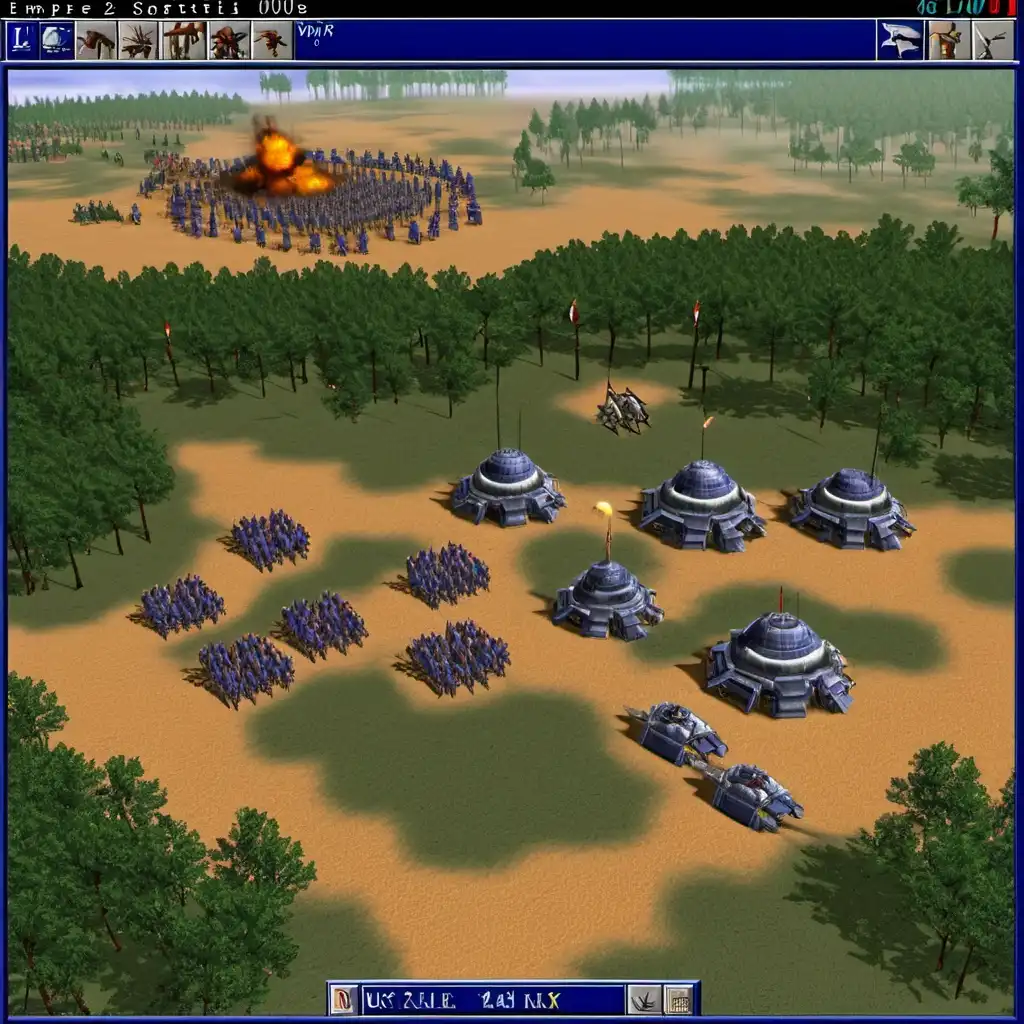The image size is (1024, 1024).
Task: Click the red N icon on bottom bar
Action: (x=343, y=999)
